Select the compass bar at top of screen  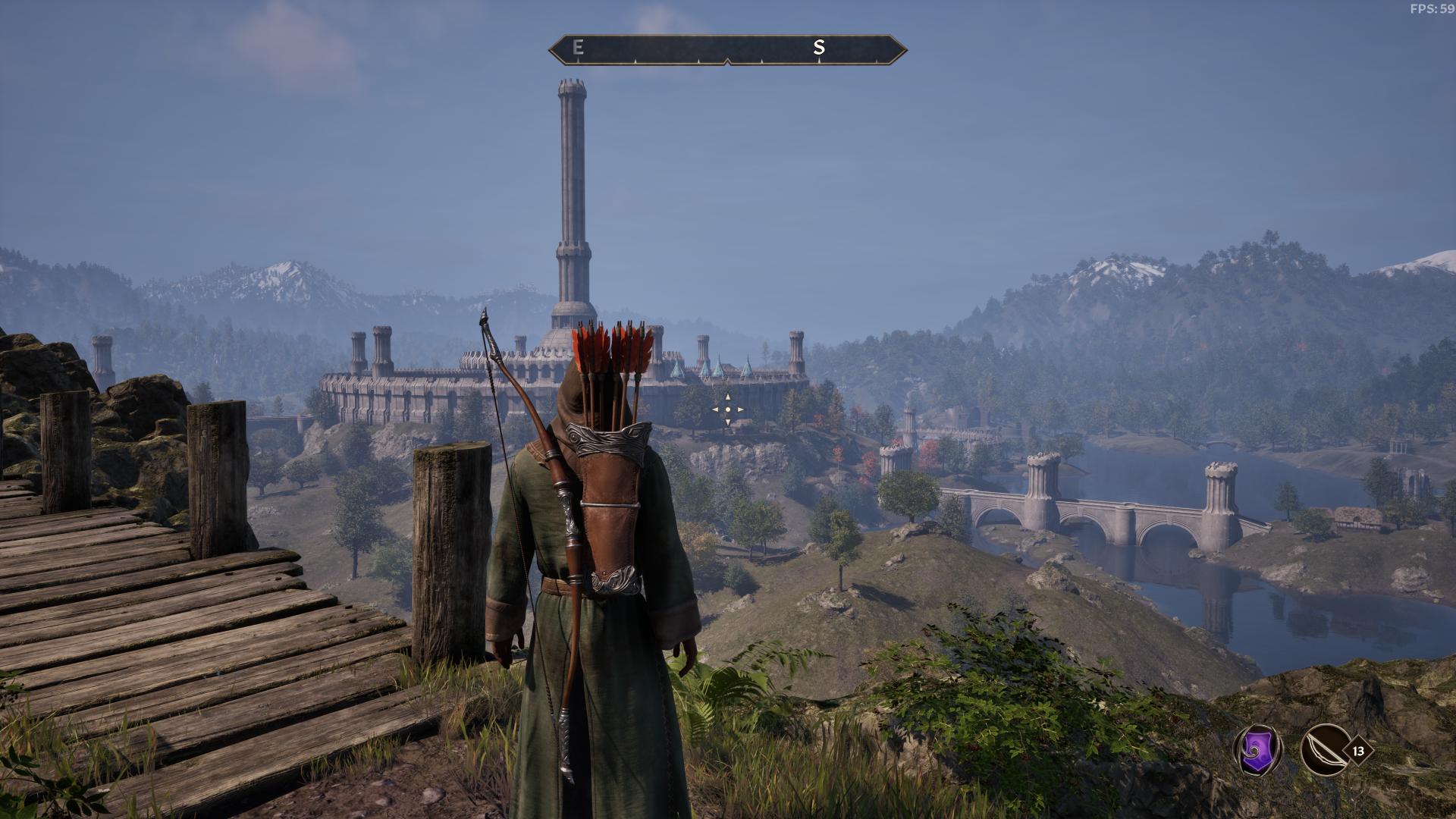click(x=728, y=49)
